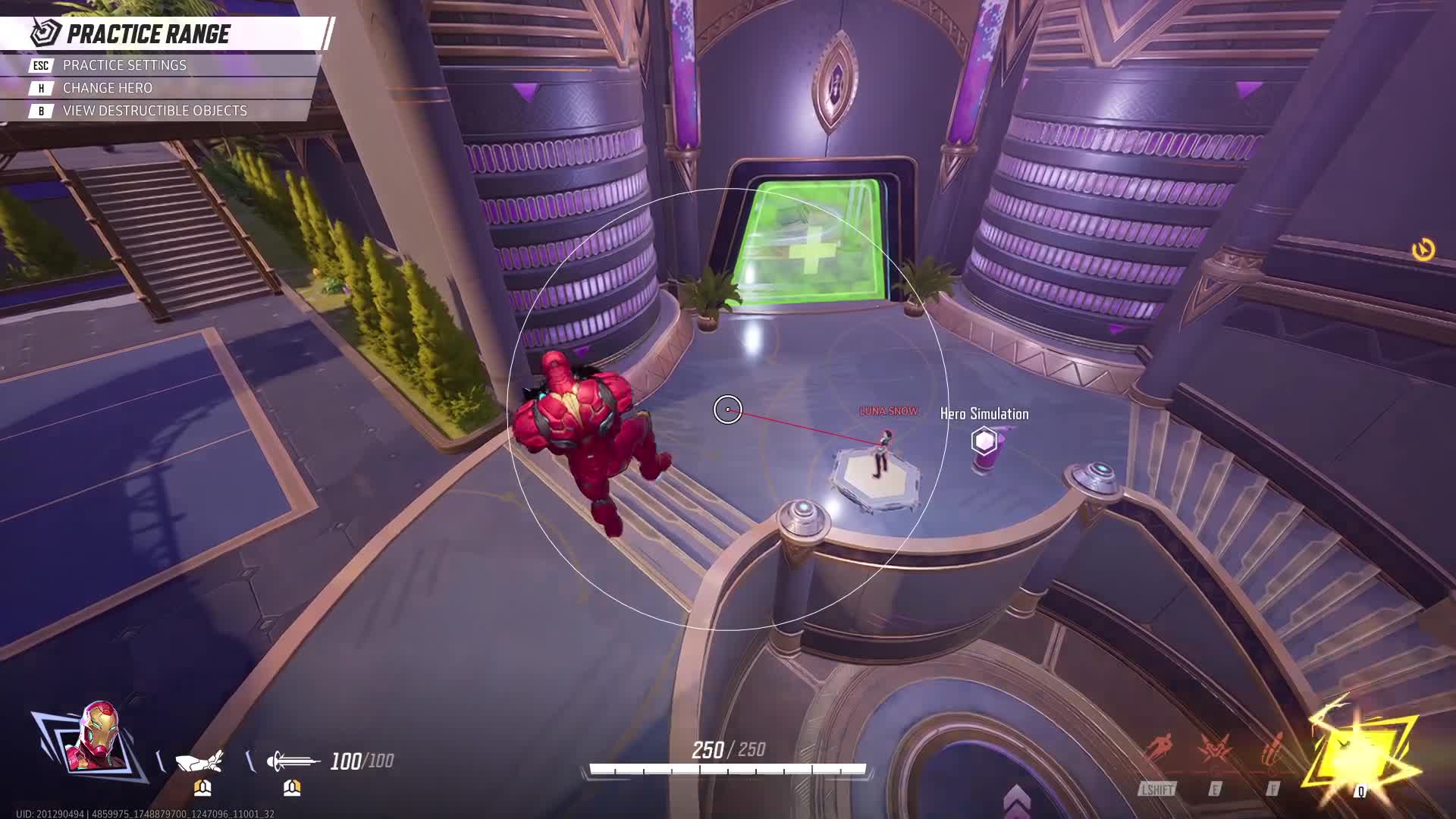The image size is (1456, 819).
Task: Select View Destructible Objects
Action: click(154, 111)
